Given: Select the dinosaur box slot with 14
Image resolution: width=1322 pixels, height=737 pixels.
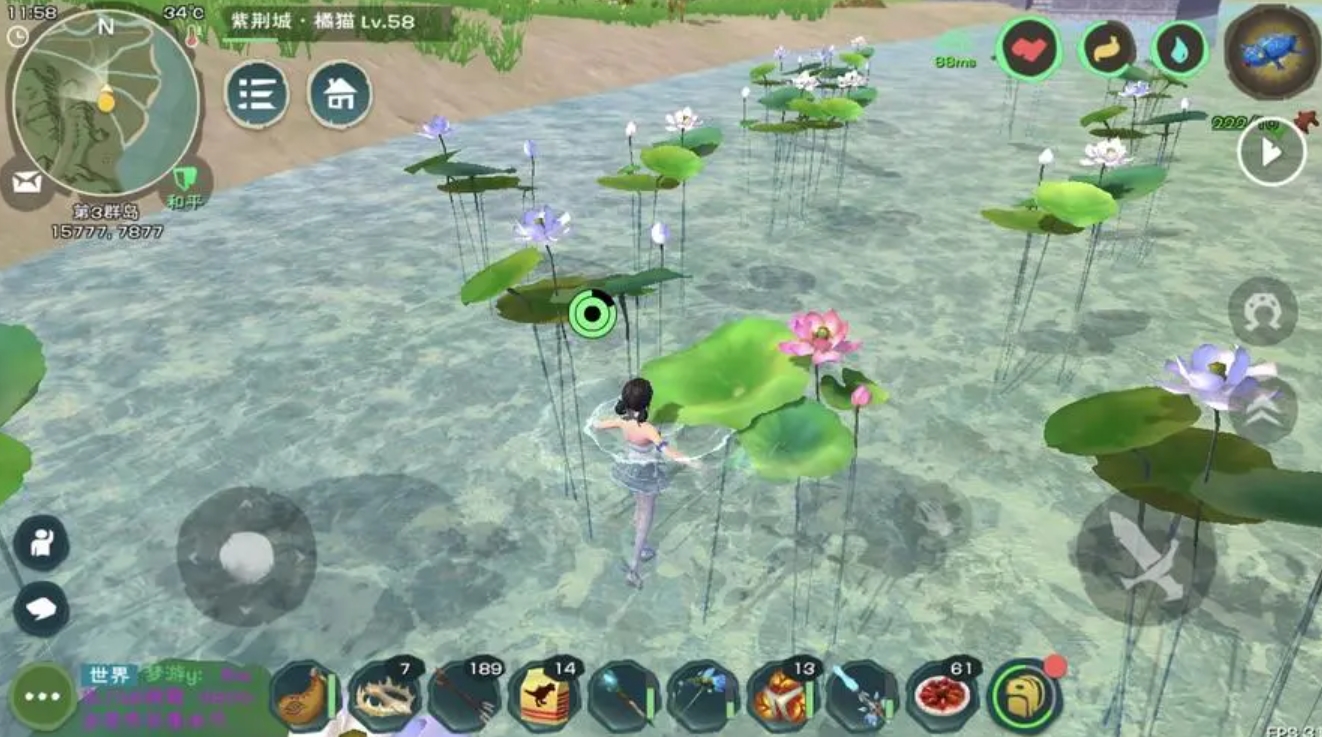Looking at the screenshot, I should (544, 697).
